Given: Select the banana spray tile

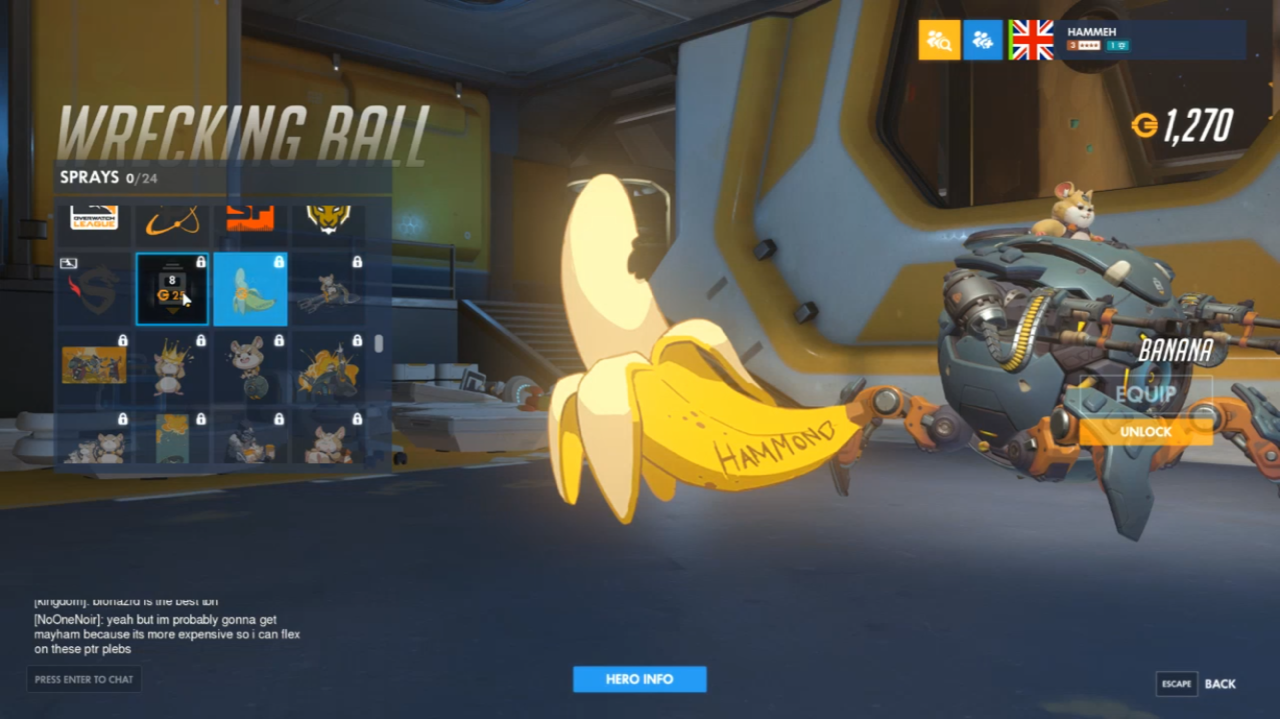Looking at the screenshot, I should coord(250,290).
